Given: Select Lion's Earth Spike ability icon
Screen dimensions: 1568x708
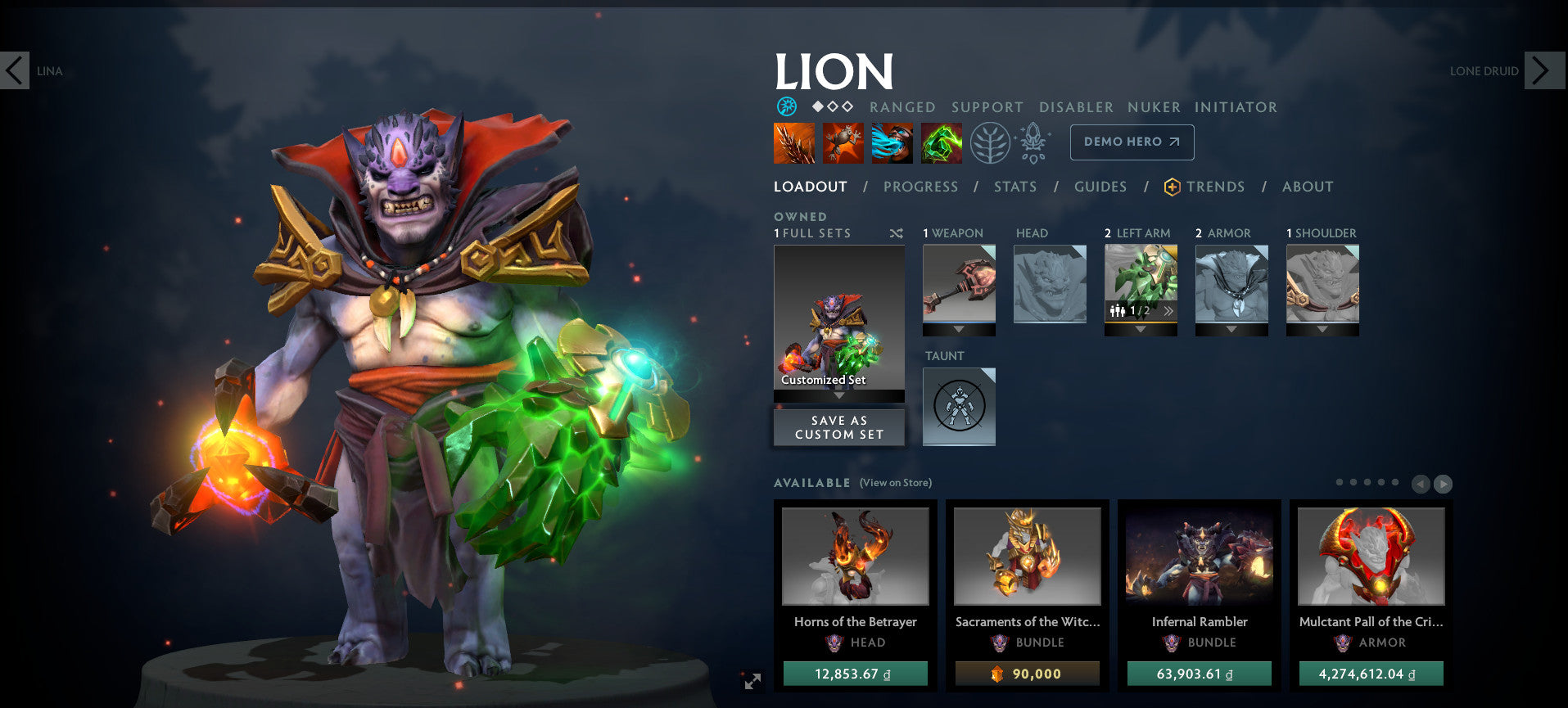Looking at the screenshot, I should point(793,142).
